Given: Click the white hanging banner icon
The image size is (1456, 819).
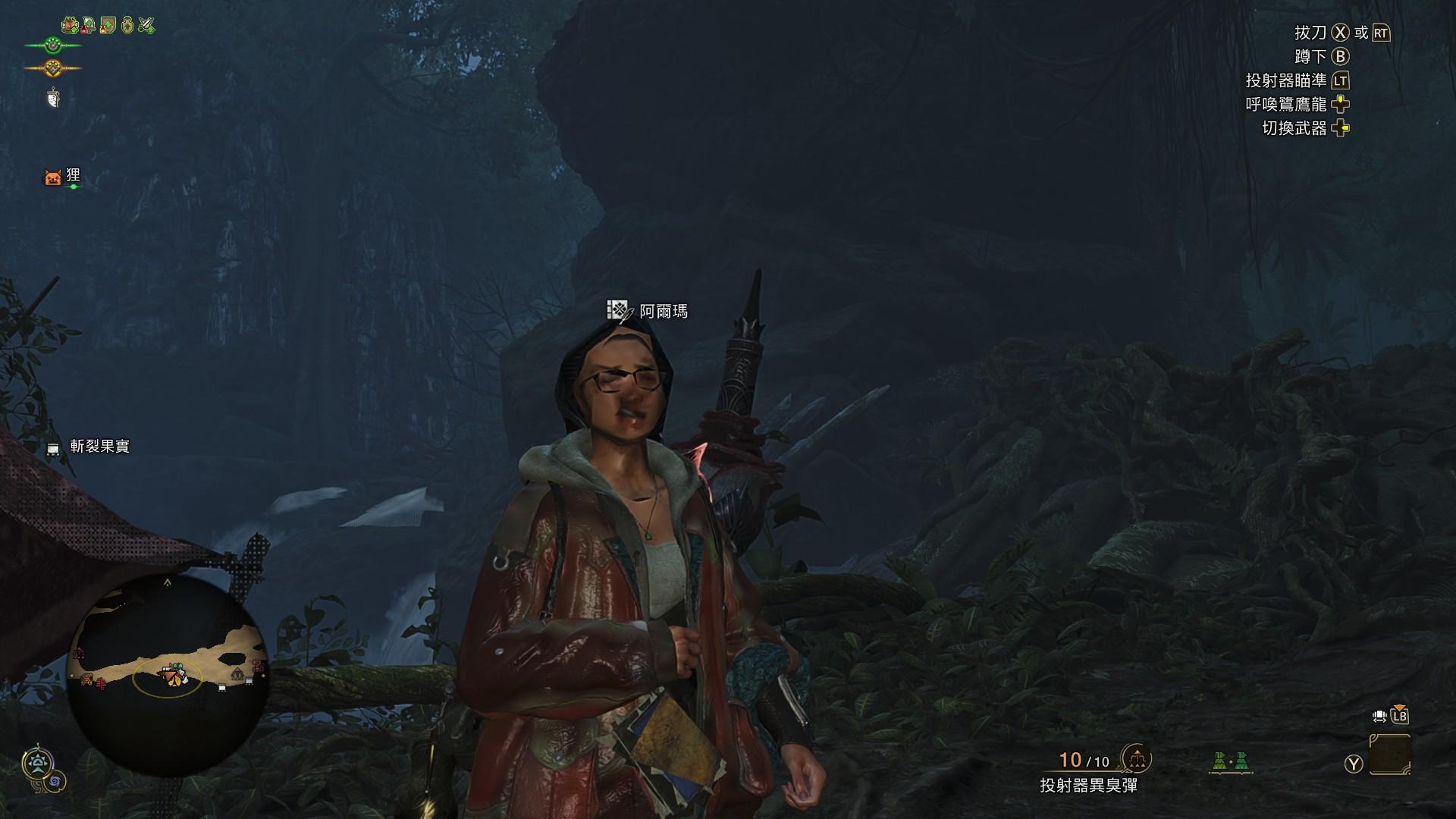Looking at the screenshot, I should coord(53,98).
